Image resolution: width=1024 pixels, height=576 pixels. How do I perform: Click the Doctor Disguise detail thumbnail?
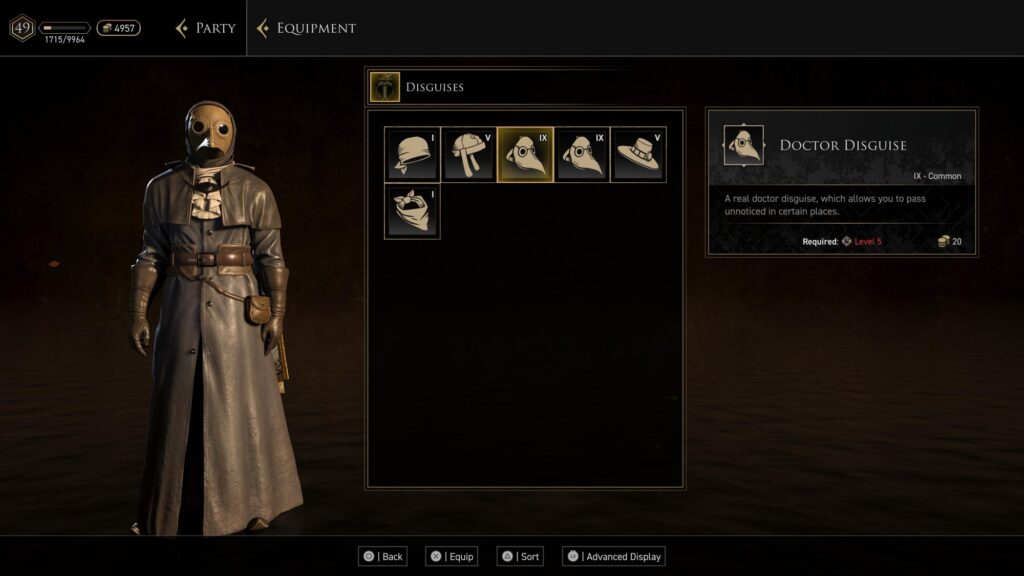click(743, 145)
